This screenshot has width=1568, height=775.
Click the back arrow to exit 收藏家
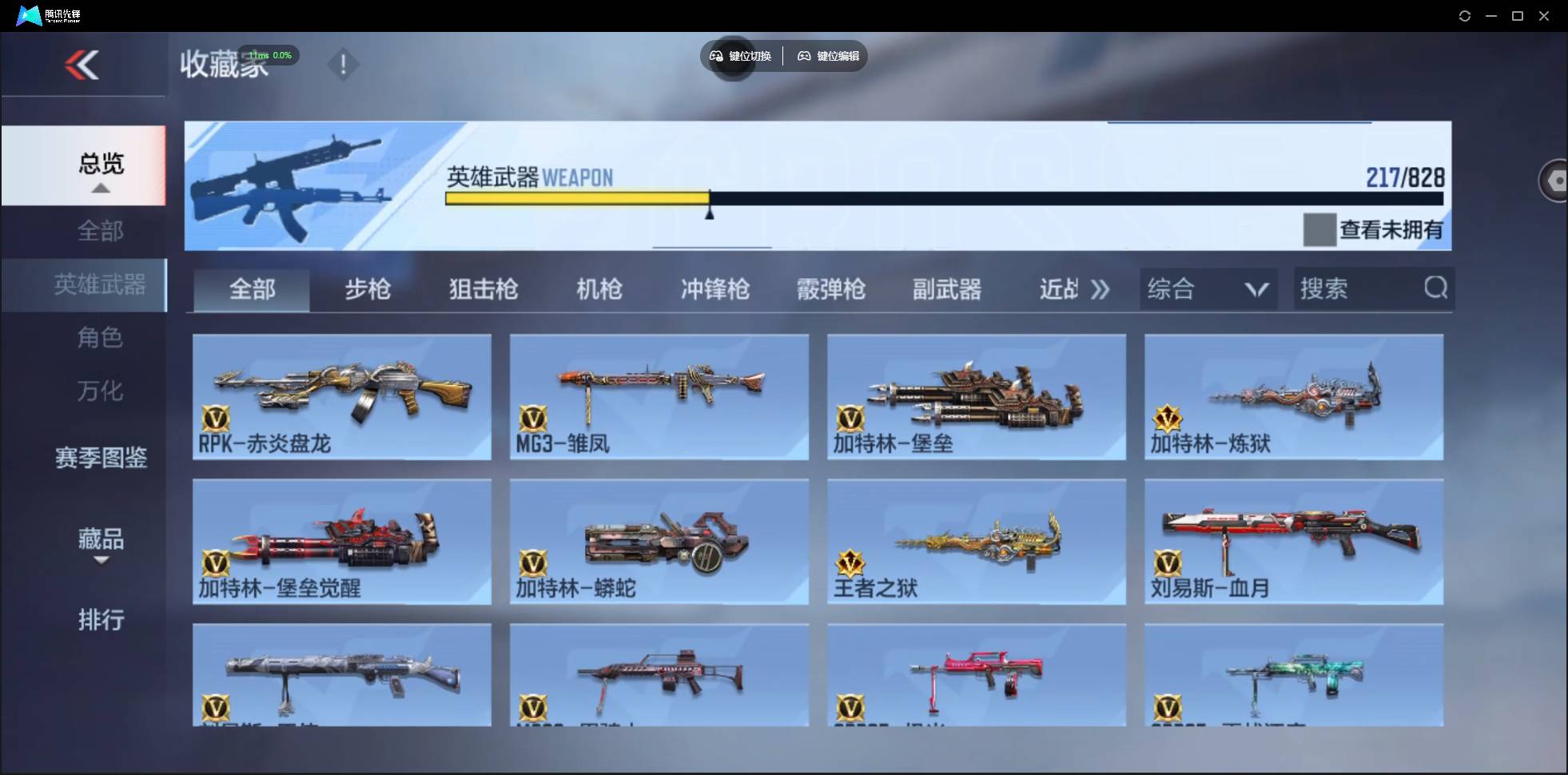(x=83, y=65)
